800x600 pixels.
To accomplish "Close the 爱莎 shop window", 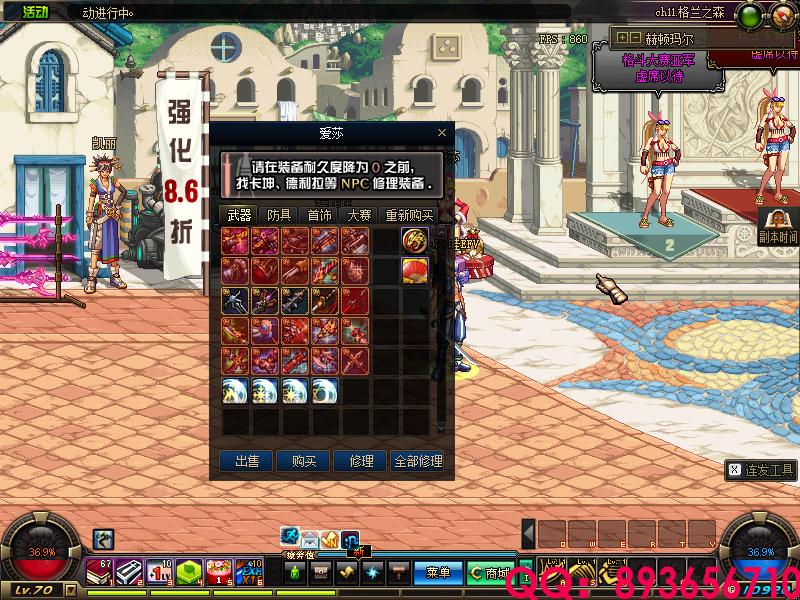I will point(442,132).
